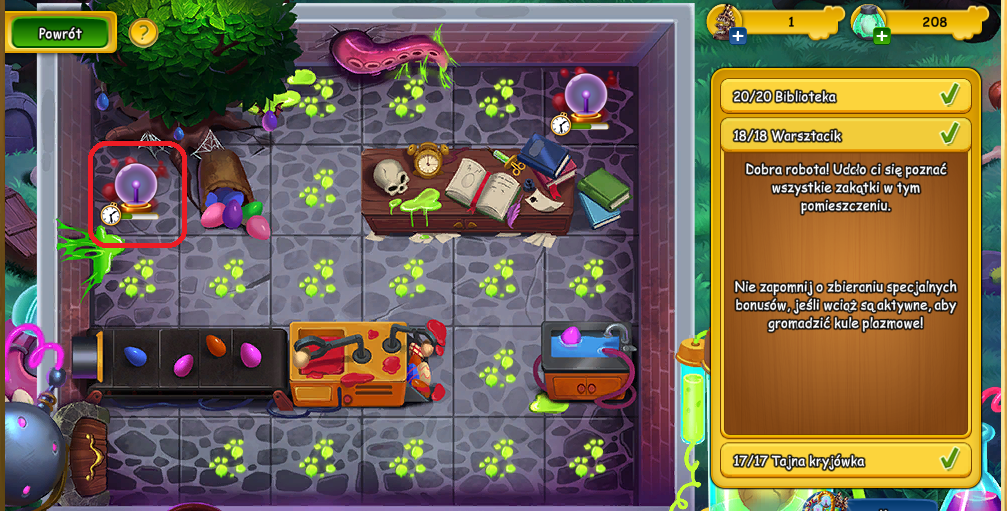Add more of the brown sack currency
1007x511 pixels.
click(738, 37)
